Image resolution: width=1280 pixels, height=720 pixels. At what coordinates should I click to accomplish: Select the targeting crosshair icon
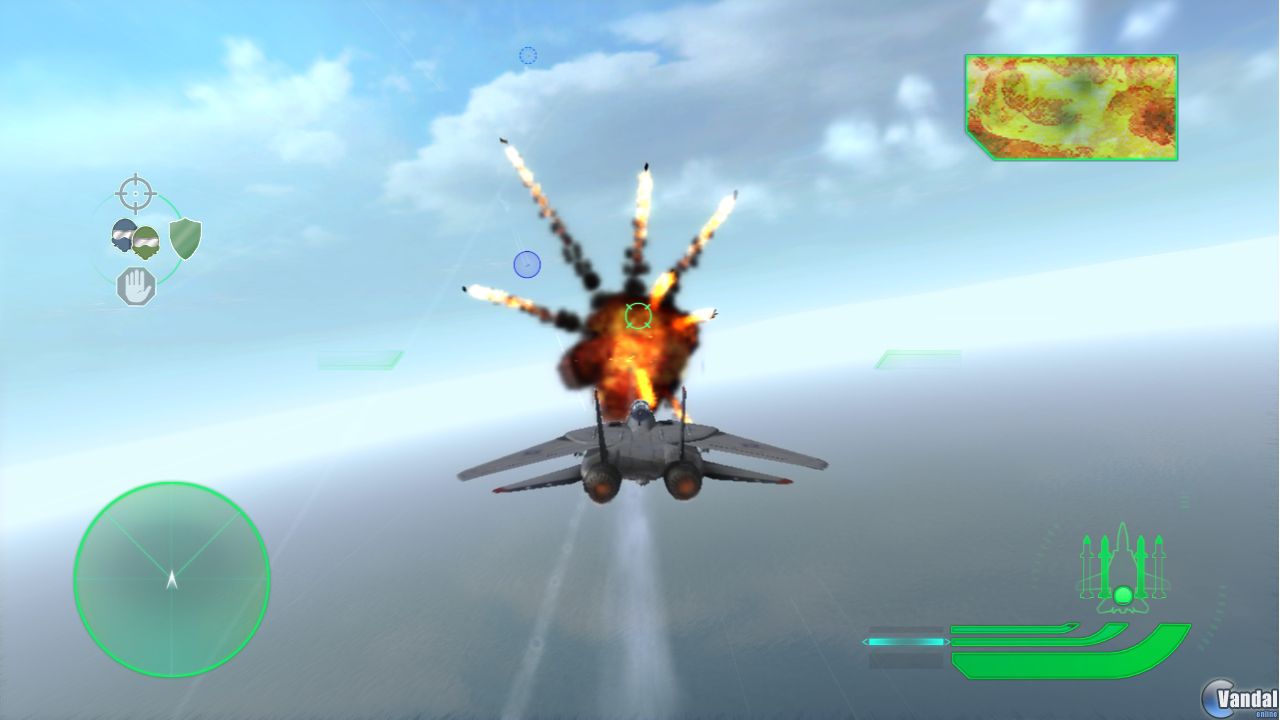[x=135, y=192]
